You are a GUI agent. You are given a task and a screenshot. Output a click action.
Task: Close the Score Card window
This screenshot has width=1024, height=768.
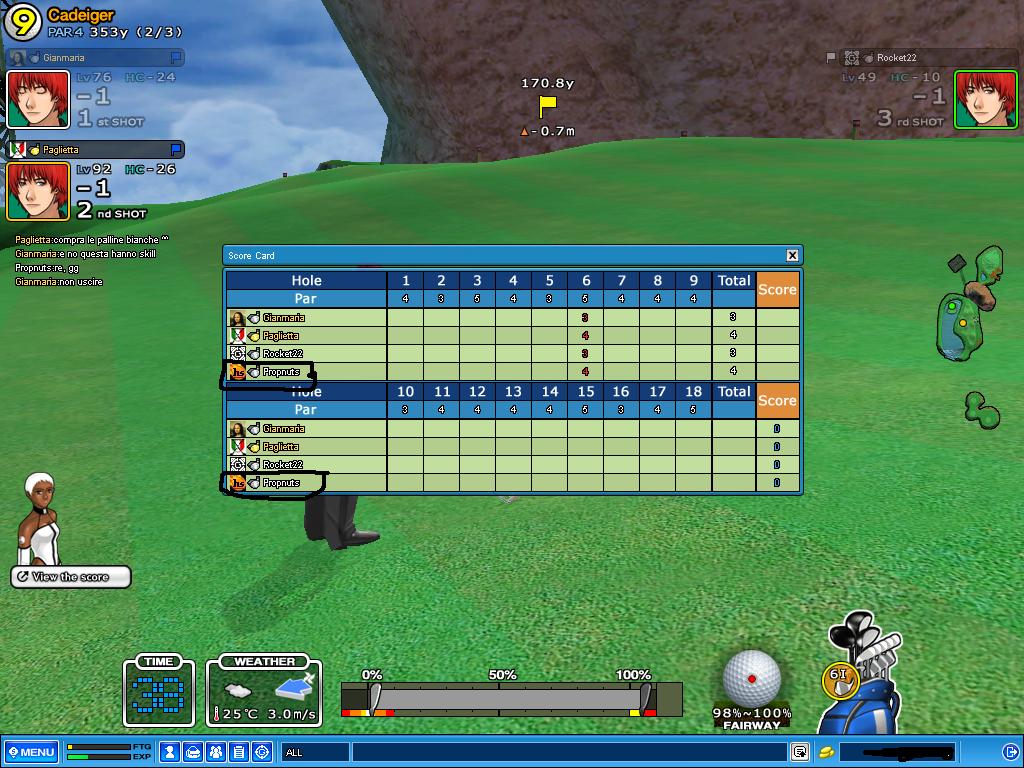pos(792,255)
